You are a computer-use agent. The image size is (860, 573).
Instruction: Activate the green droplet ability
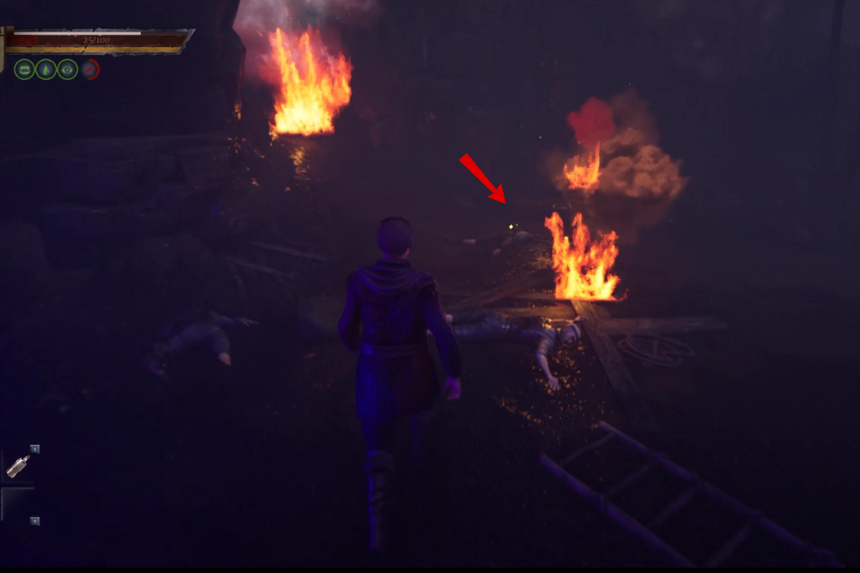tap(46, 69)
